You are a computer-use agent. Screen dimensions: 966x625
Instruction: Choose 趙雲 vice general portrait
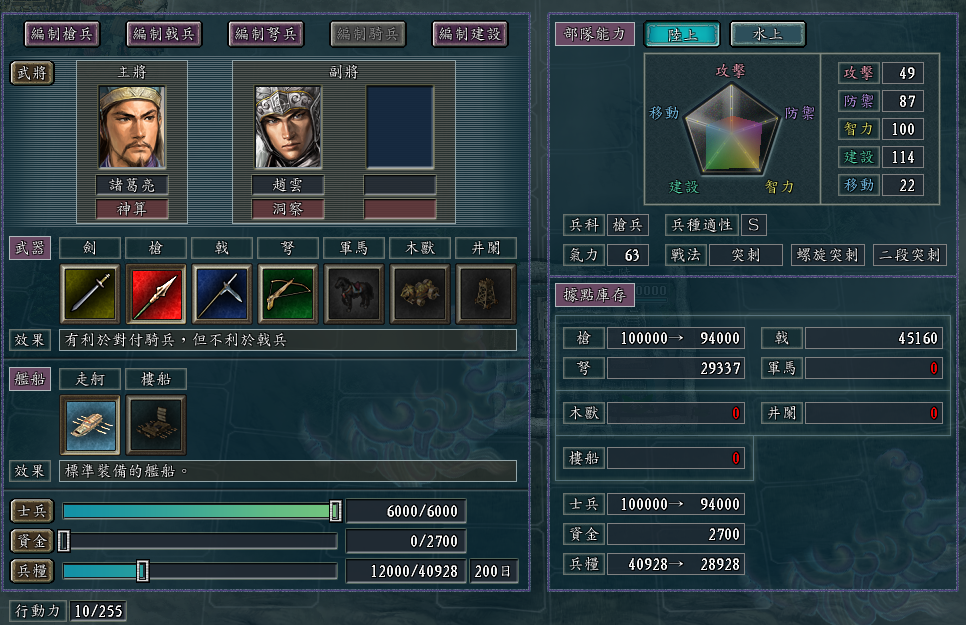pos(288,127)
